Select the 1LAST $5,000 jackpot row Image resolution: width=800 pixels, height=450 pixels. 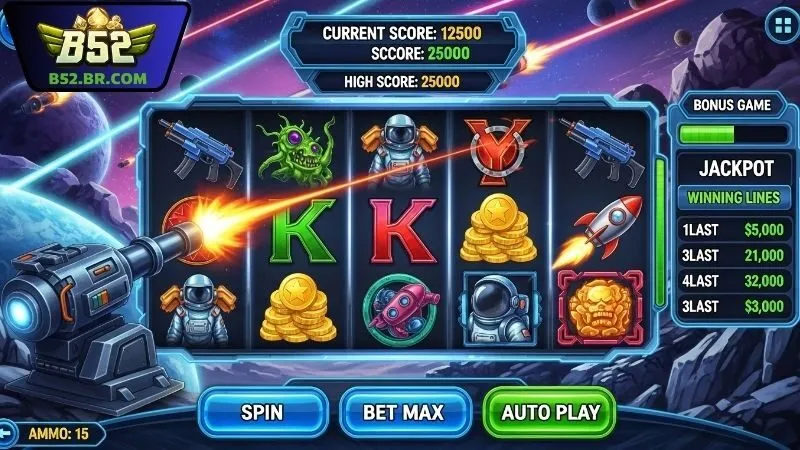(735, 230)
